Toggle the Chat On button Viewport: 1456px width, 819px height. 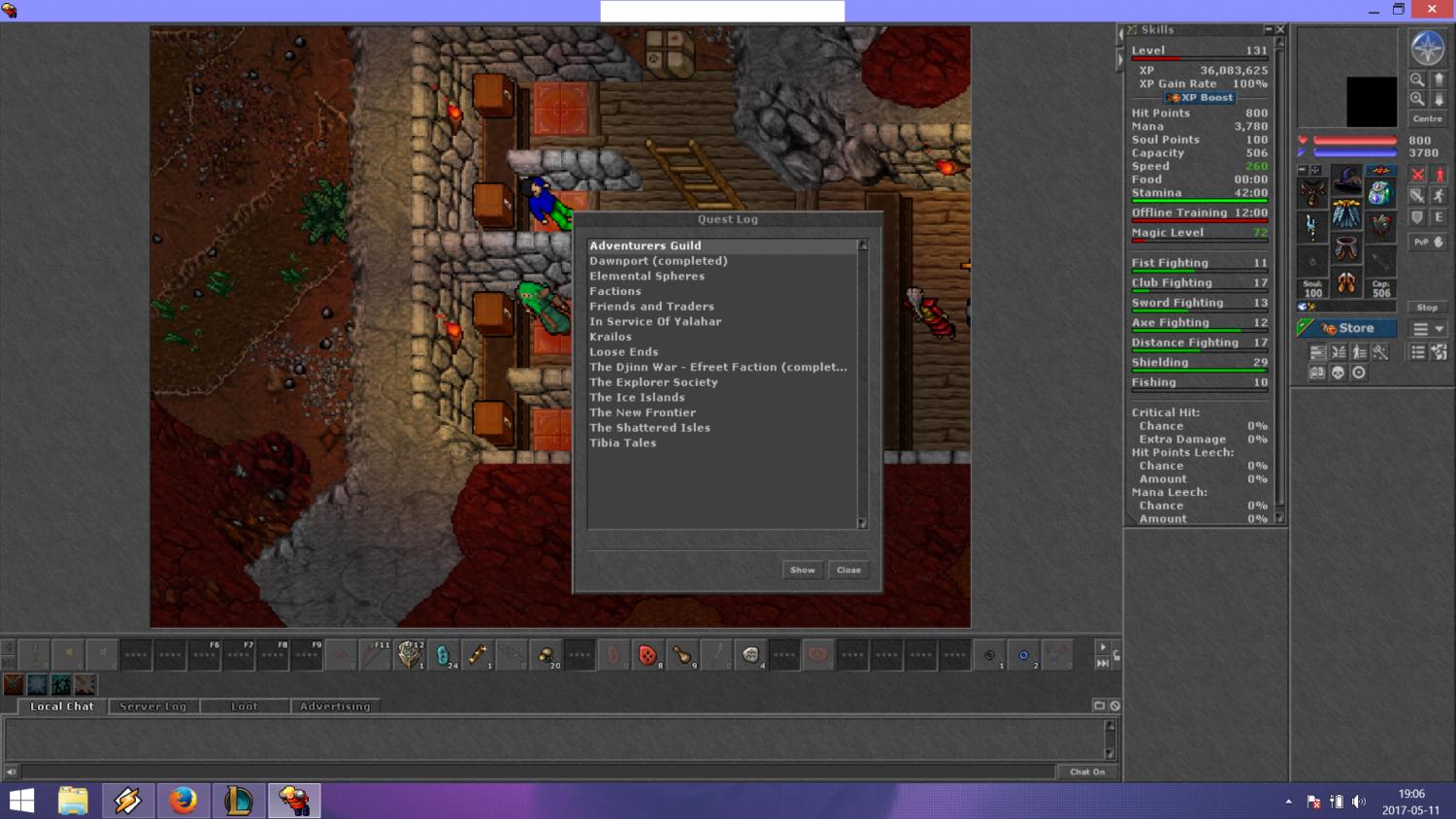(x=1087, y=771)
